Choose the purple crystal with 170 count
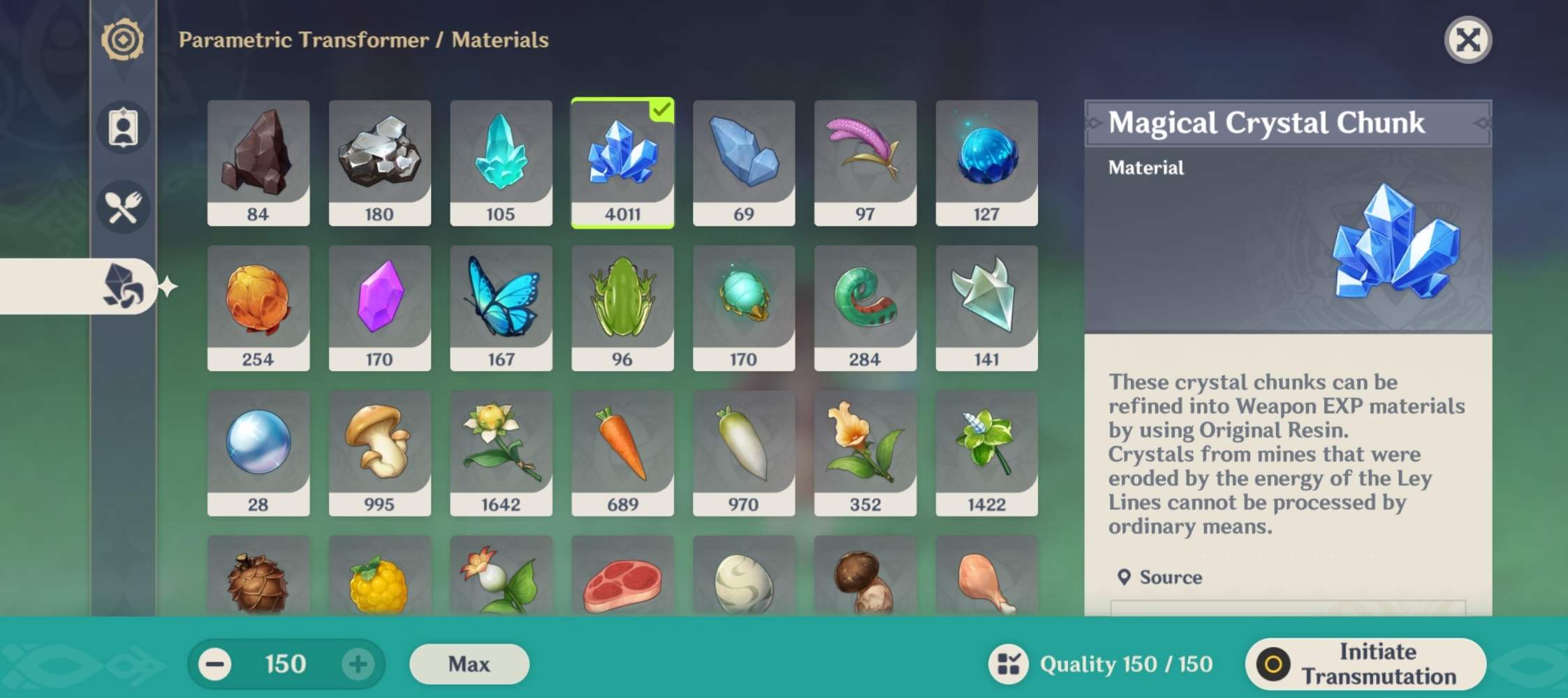Viewport: 1568px width, 698px height. [x=379, y=307]
